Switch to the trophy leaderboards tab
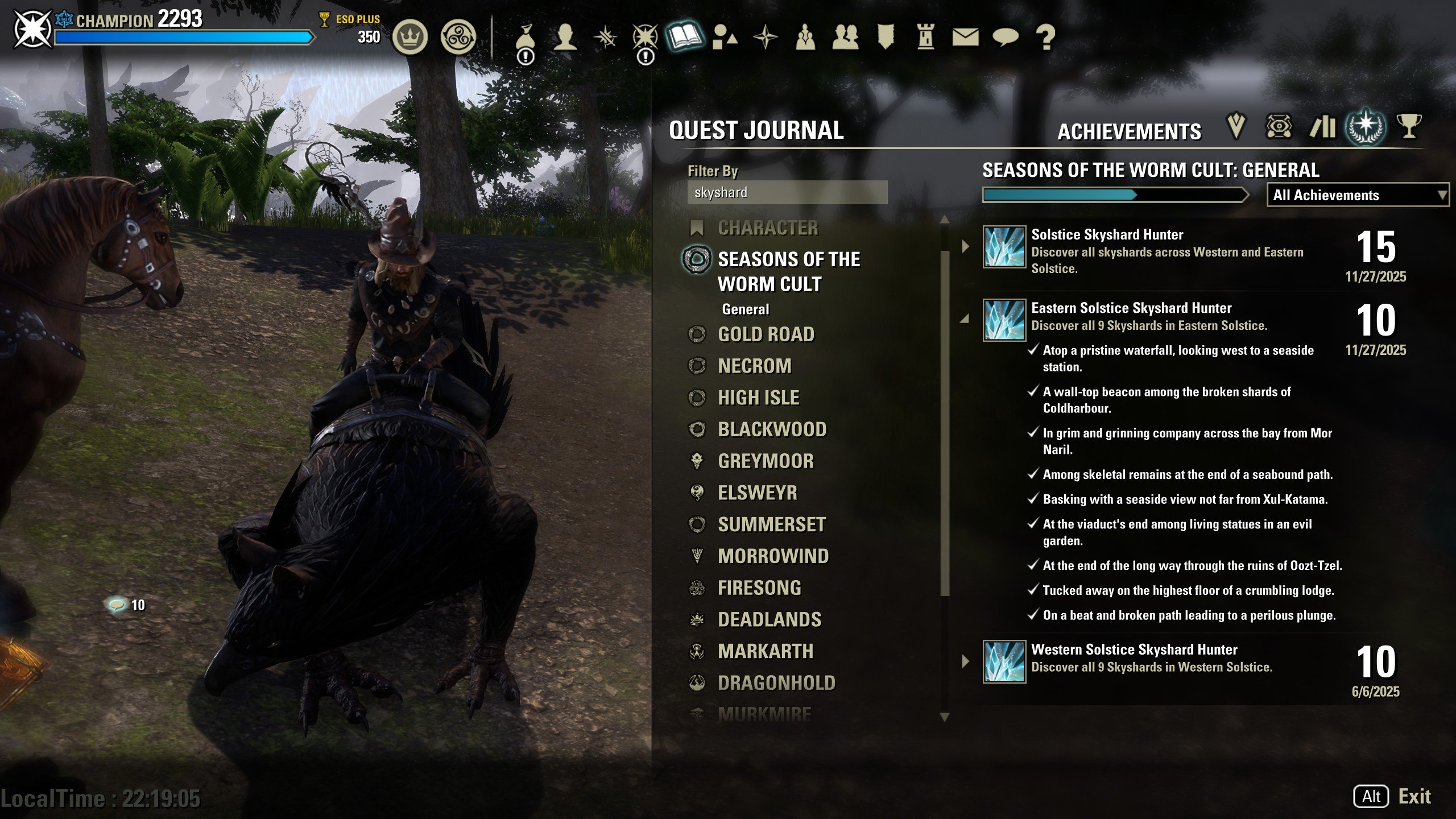Viewport: 1456px width, 819px height. [x=1408, y=126]
